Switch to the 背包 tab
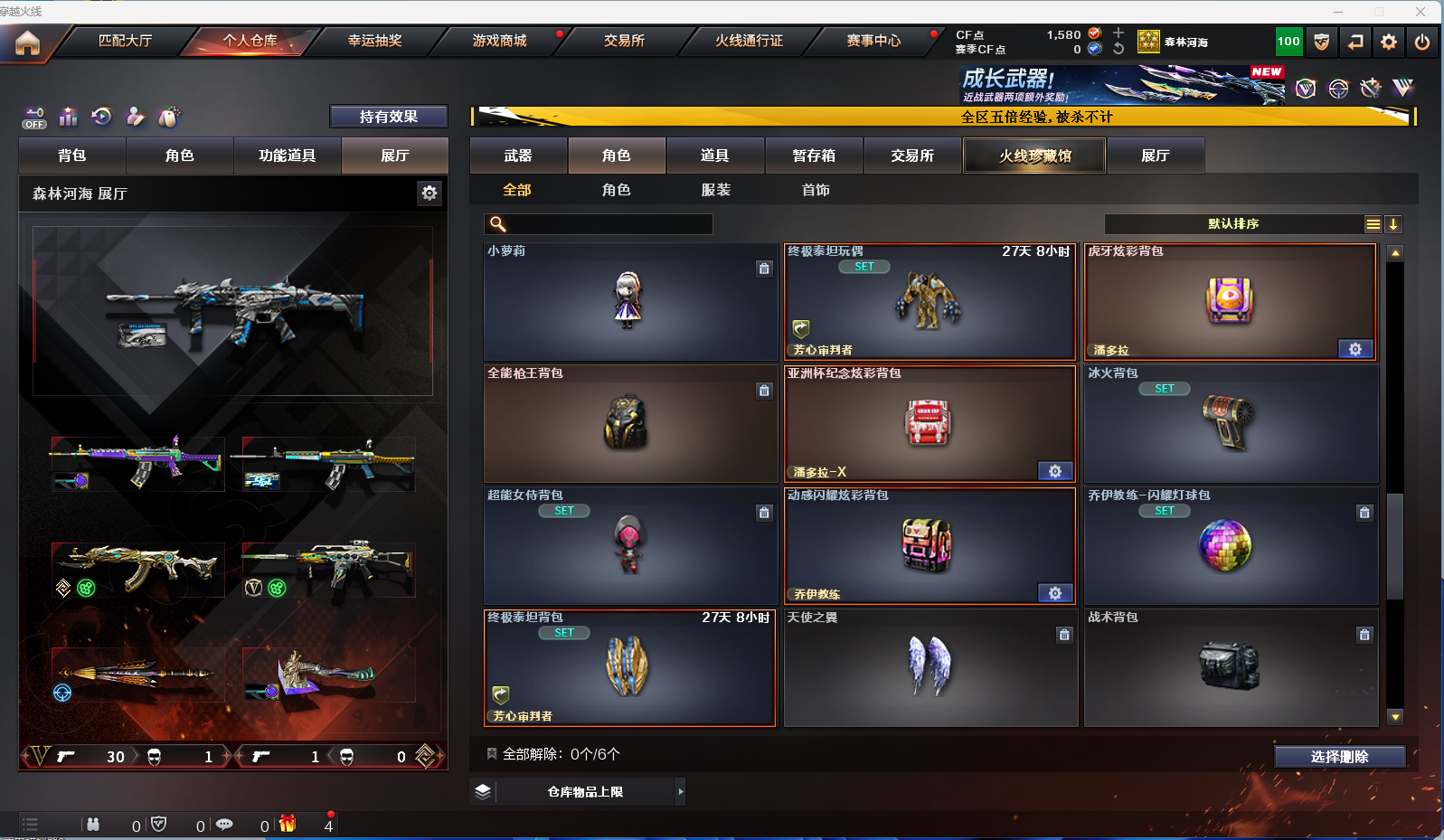 tap(72, 156)
